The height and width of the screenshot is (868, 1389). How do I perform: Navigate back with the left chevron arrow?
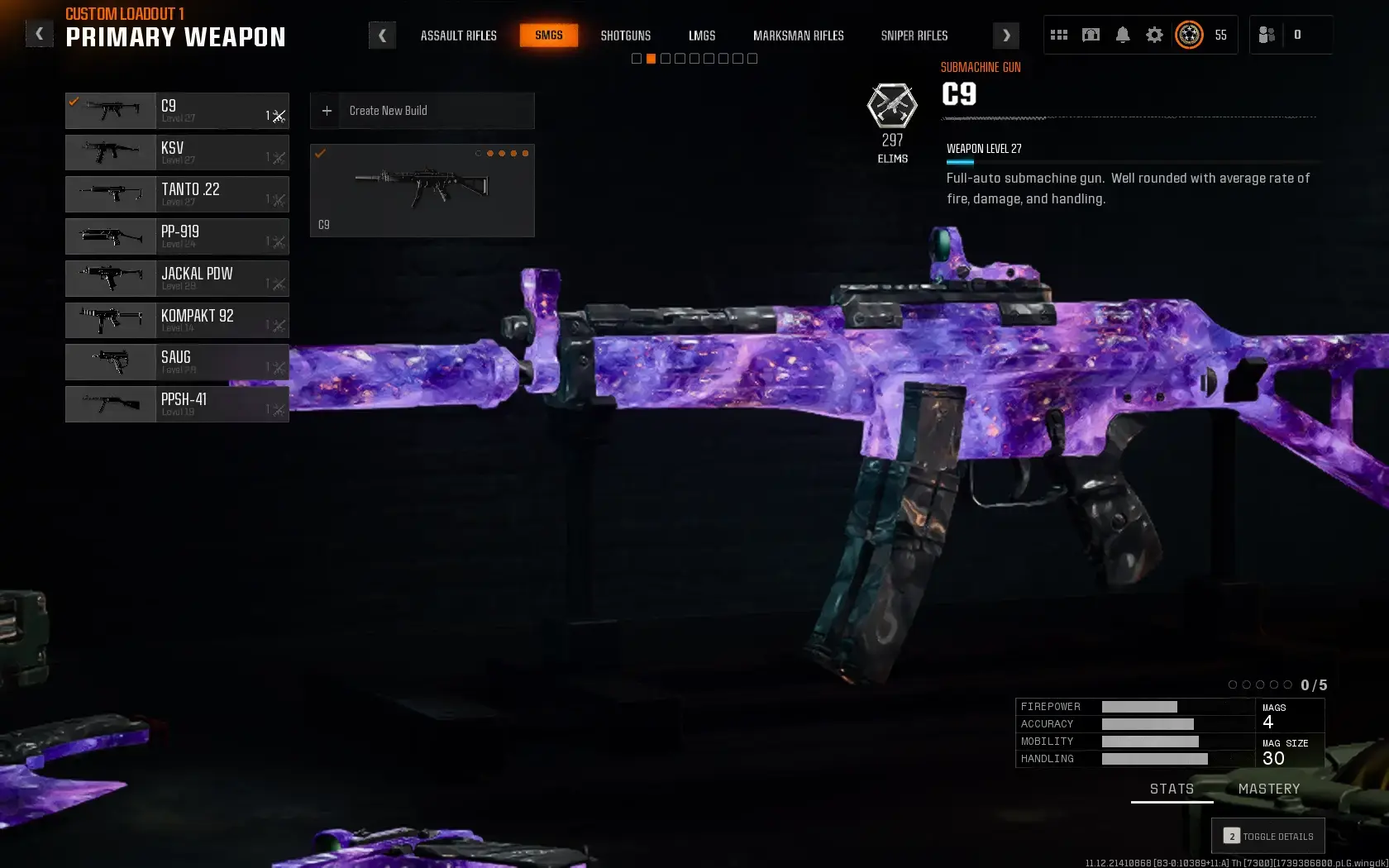point(382,35)
